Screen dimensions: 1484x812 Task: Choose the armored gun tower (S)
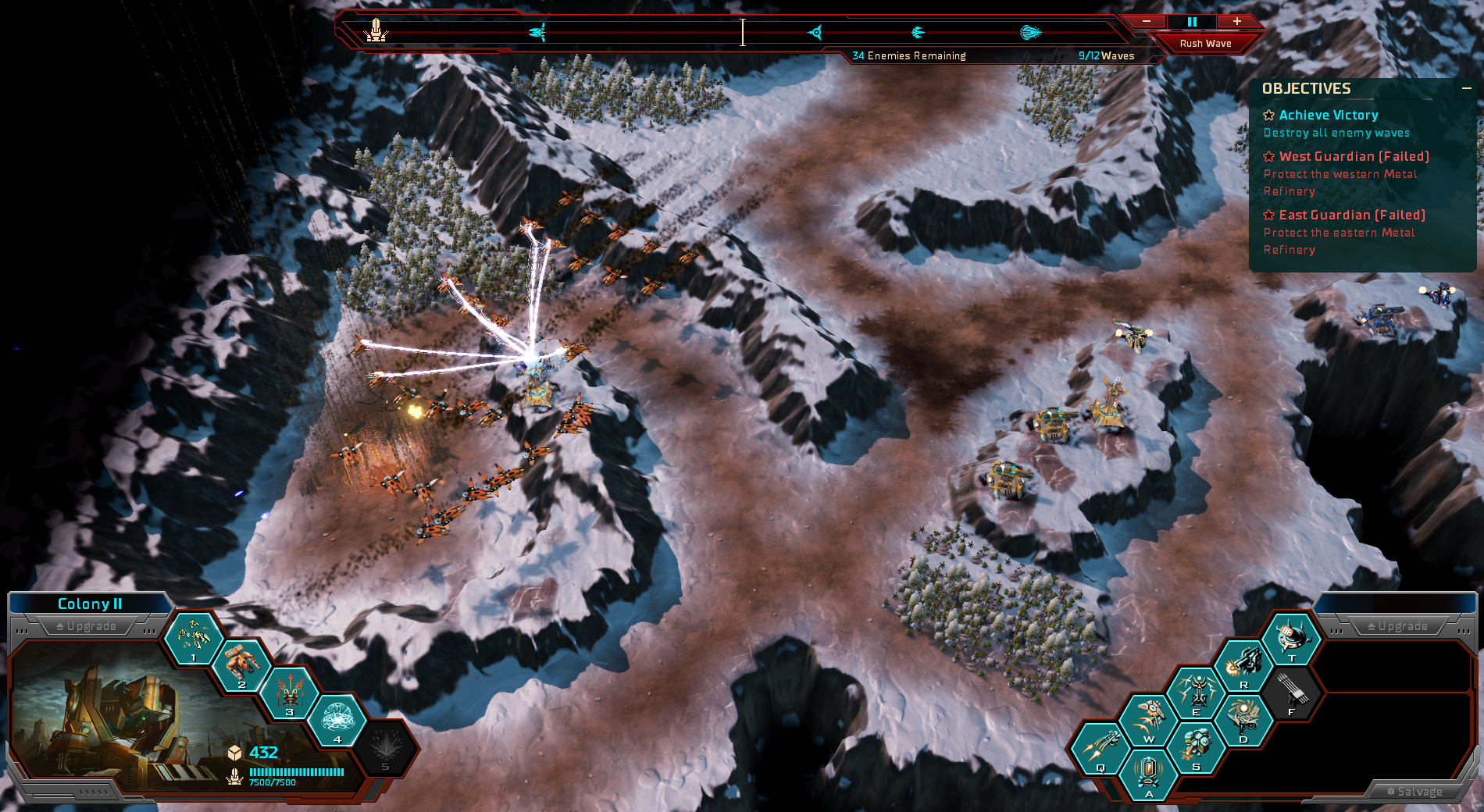pyautogui.click(x=1196, y=746)
